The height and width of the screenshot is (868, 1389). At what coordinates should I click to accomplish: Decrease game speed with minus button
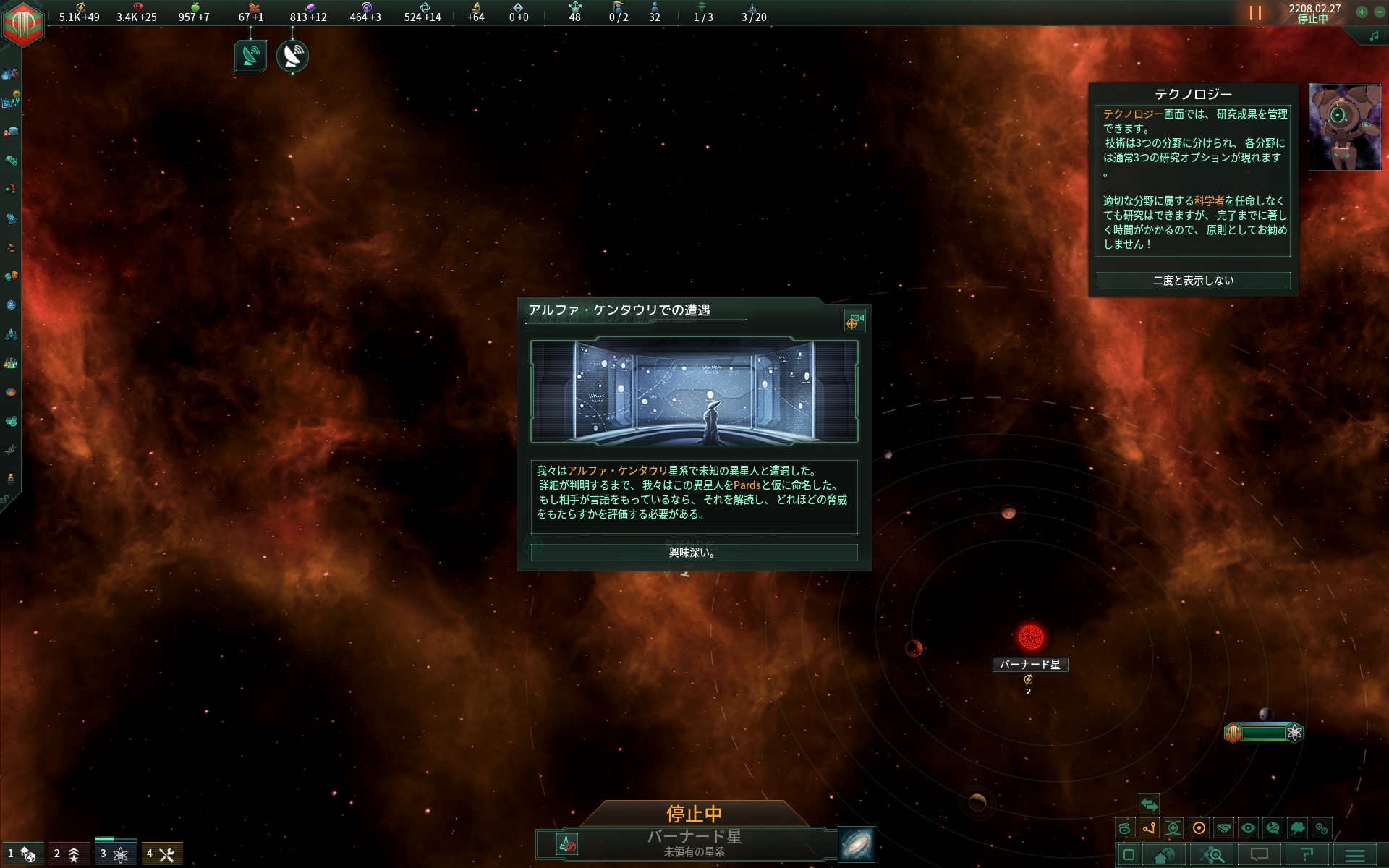1380,12
